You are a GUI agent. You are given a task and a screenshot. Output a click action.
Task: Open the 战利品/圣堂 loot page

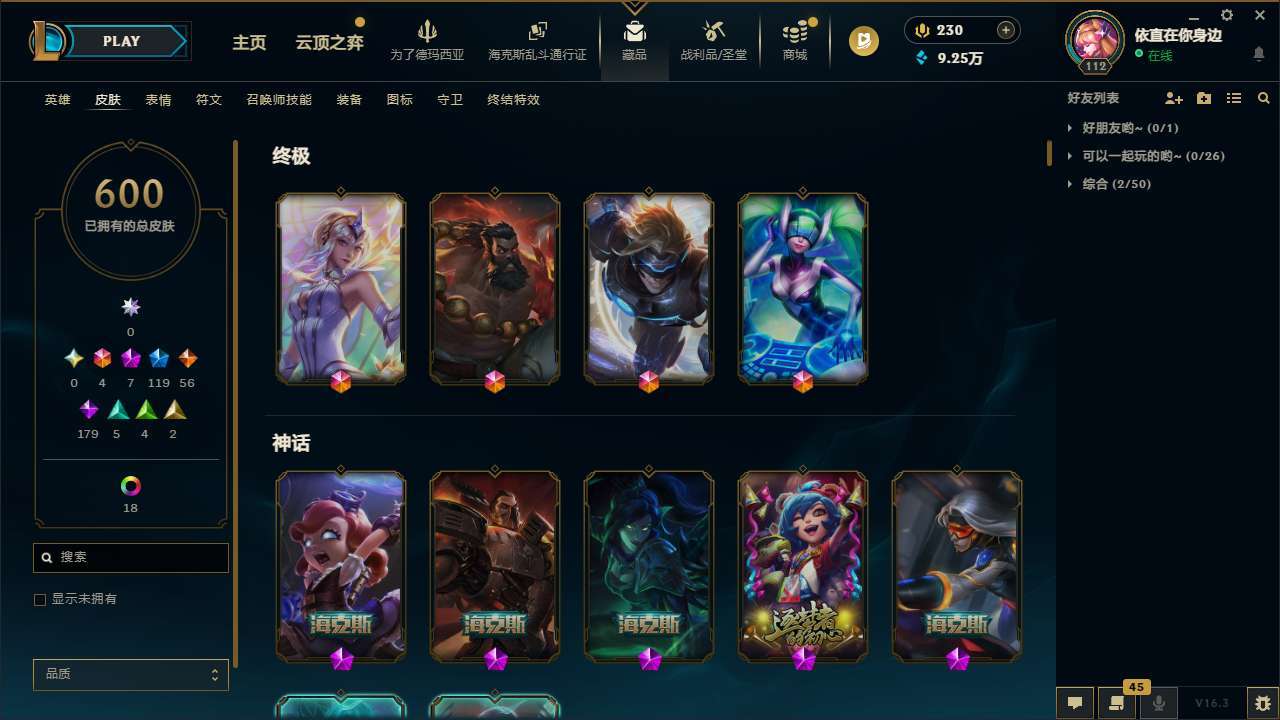coord(713,41)
